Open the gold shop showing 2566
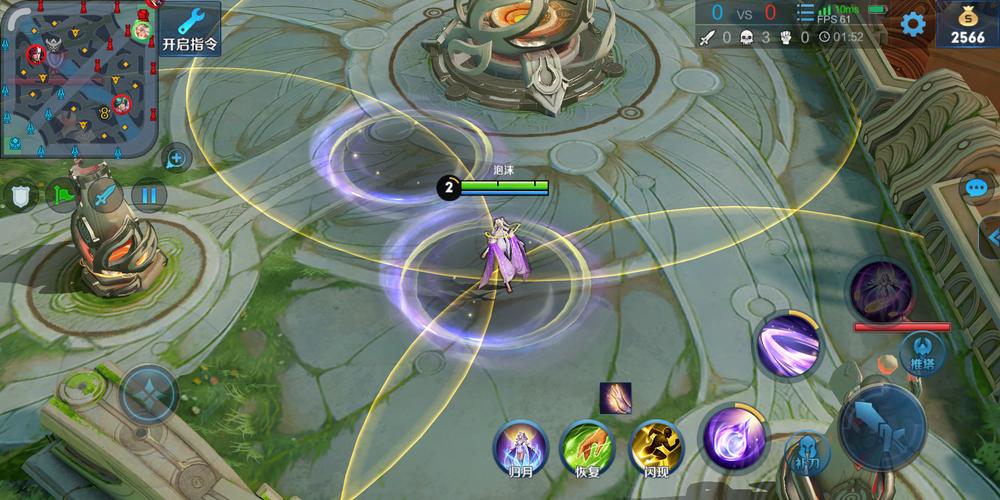This screenshot has height=500, width=1000. point(967,26)
